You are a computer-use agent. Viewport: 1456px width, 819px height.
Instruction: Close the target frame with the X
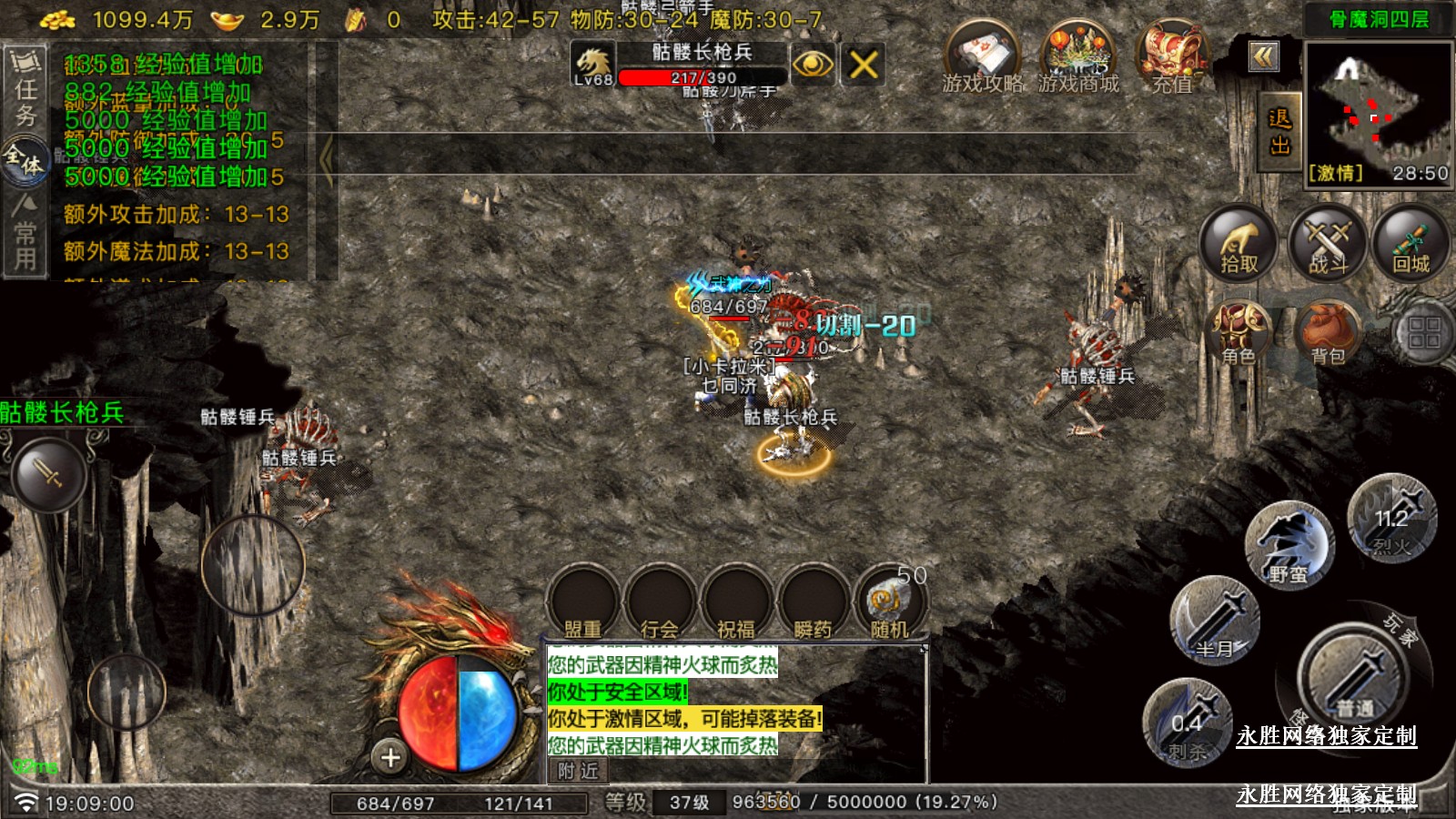863,64
